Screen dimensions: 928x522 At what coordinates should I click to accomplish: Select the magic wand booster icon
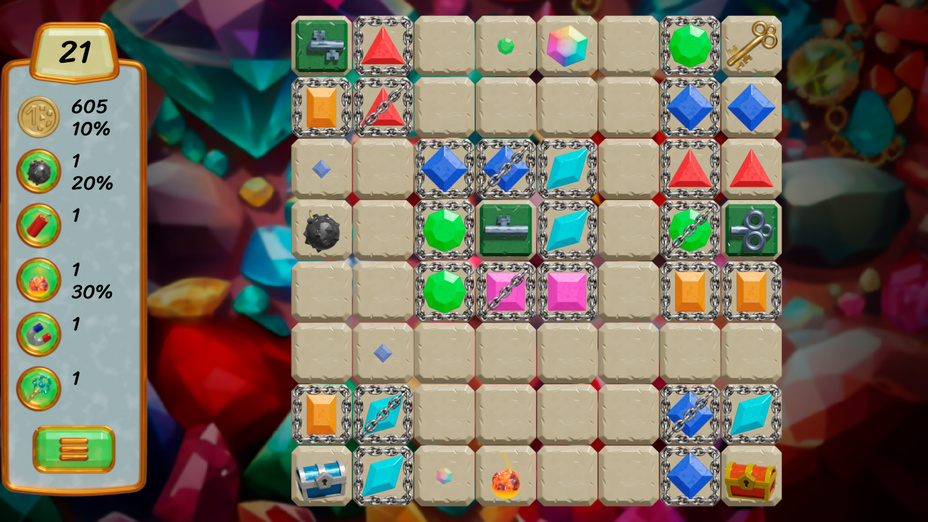pyautogui.click(x=39, y=388)
